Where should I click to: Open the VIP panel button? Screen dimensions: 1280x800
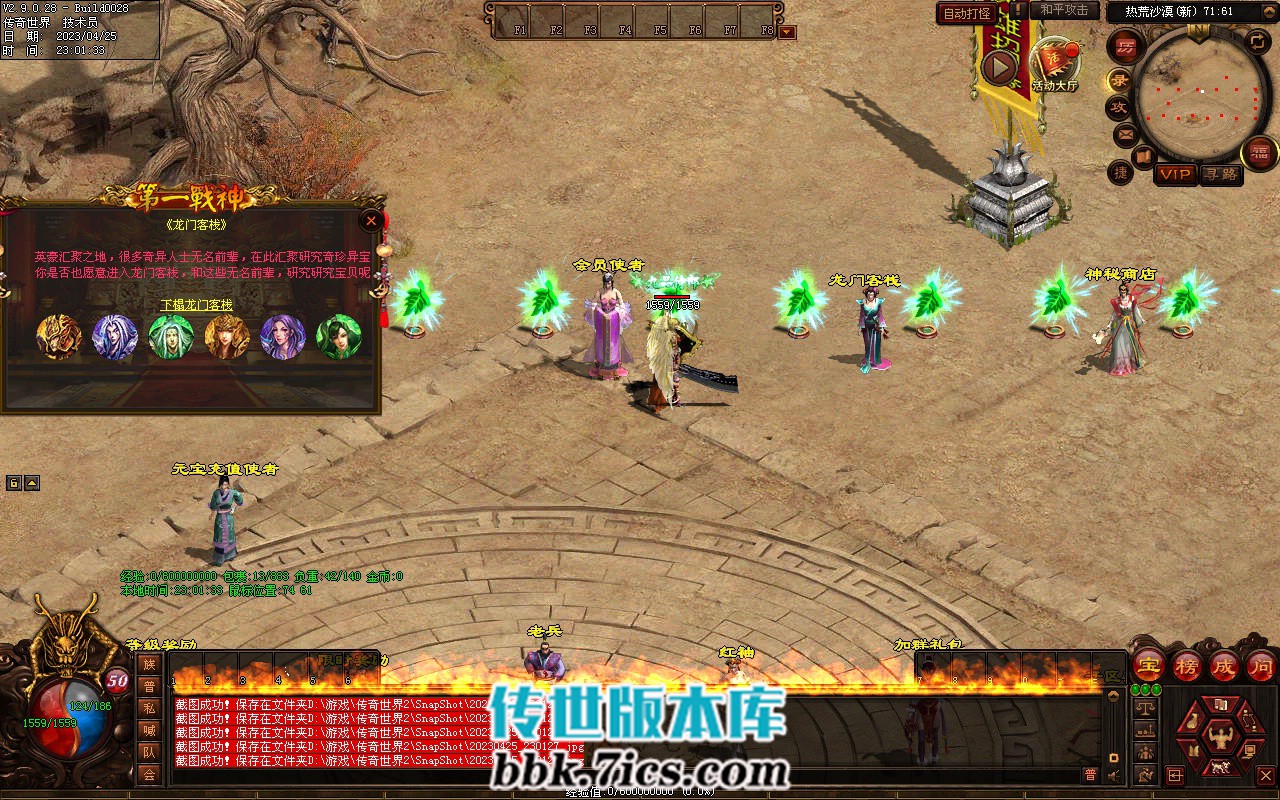click(1175, 174)
